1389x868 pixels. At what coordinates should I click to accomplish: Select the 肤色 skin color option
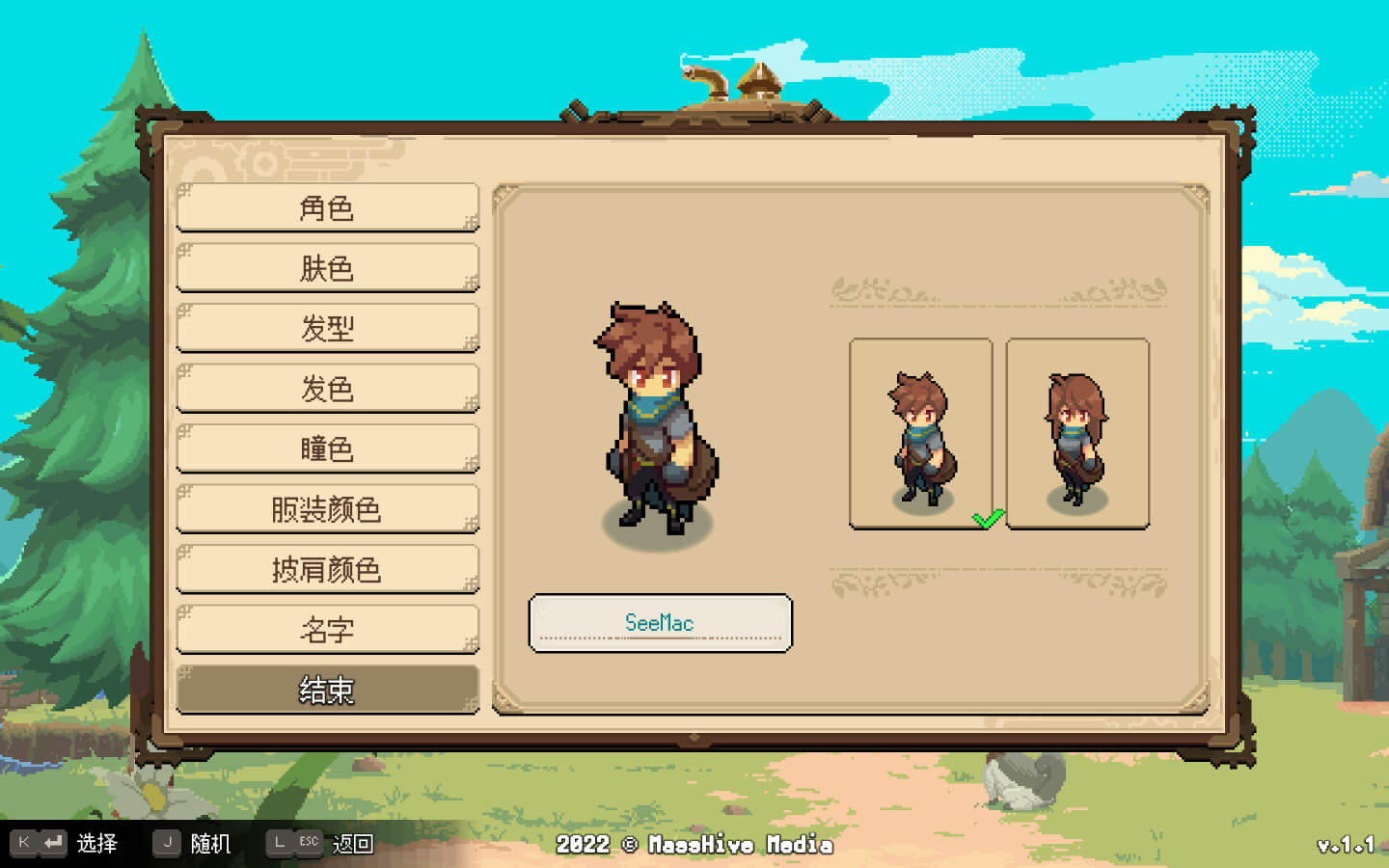click(x=327, y=268)
